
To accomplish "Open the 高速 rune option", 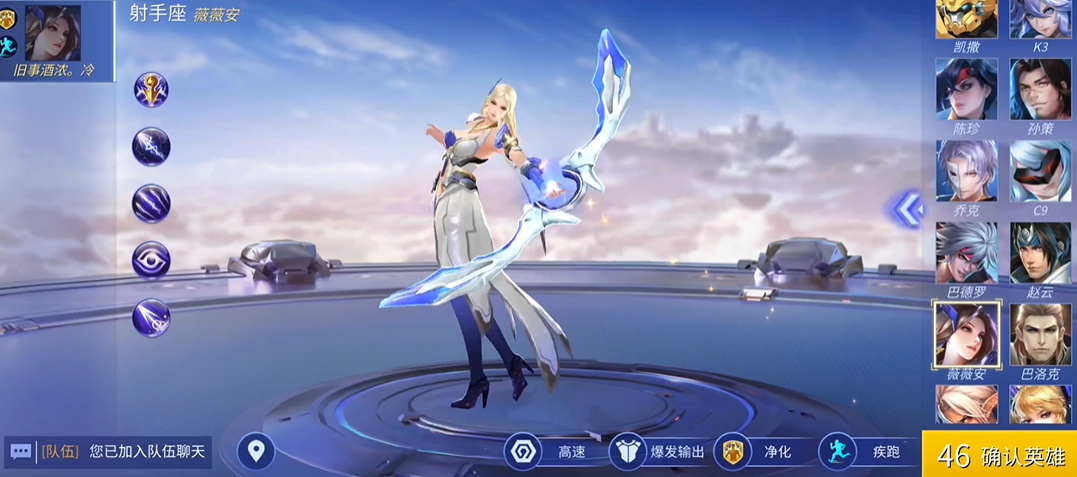I will pos(547,452).
